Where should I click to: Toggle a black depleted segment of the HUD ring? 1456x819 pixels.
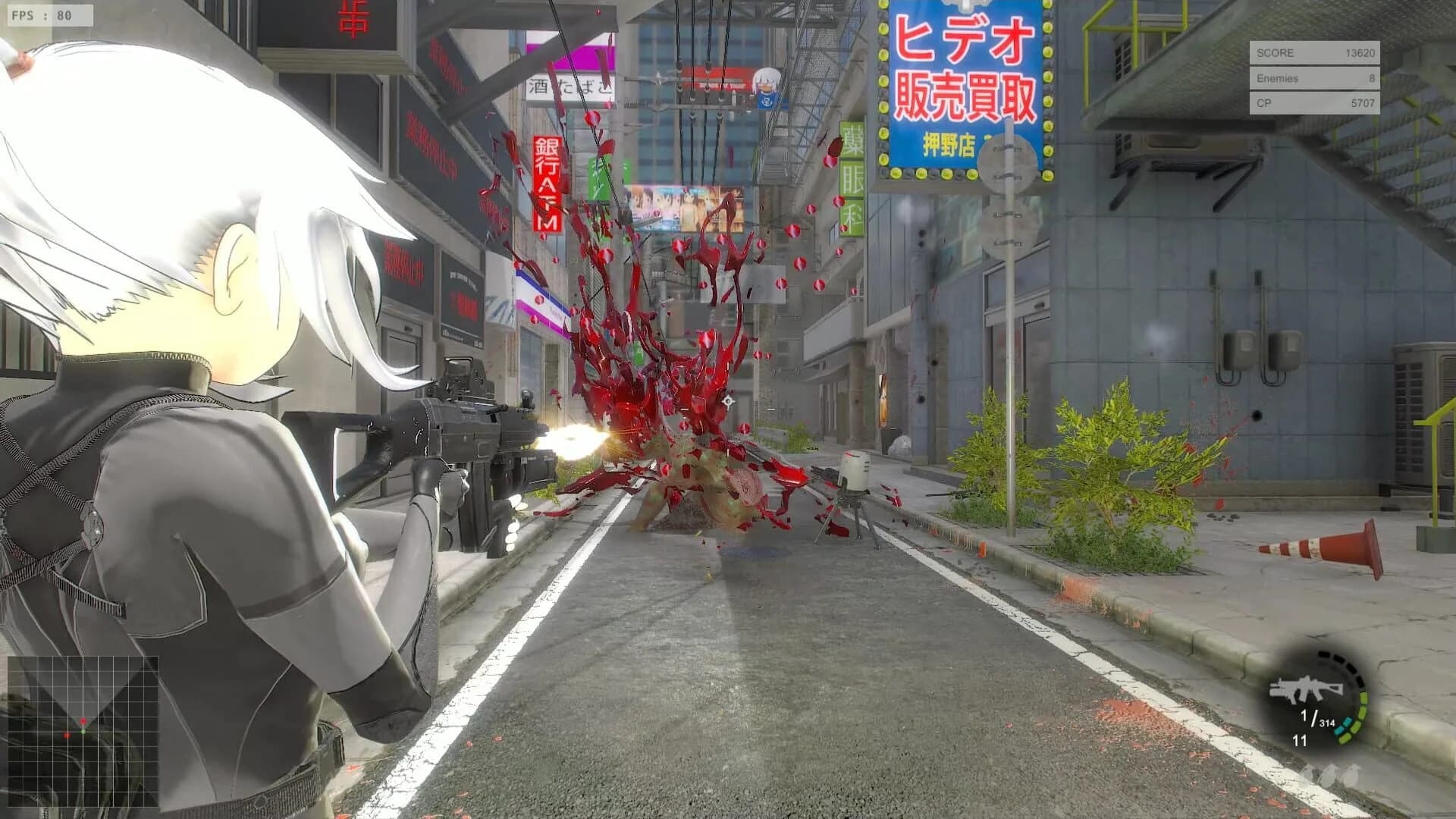click(x=1340, y=657)
